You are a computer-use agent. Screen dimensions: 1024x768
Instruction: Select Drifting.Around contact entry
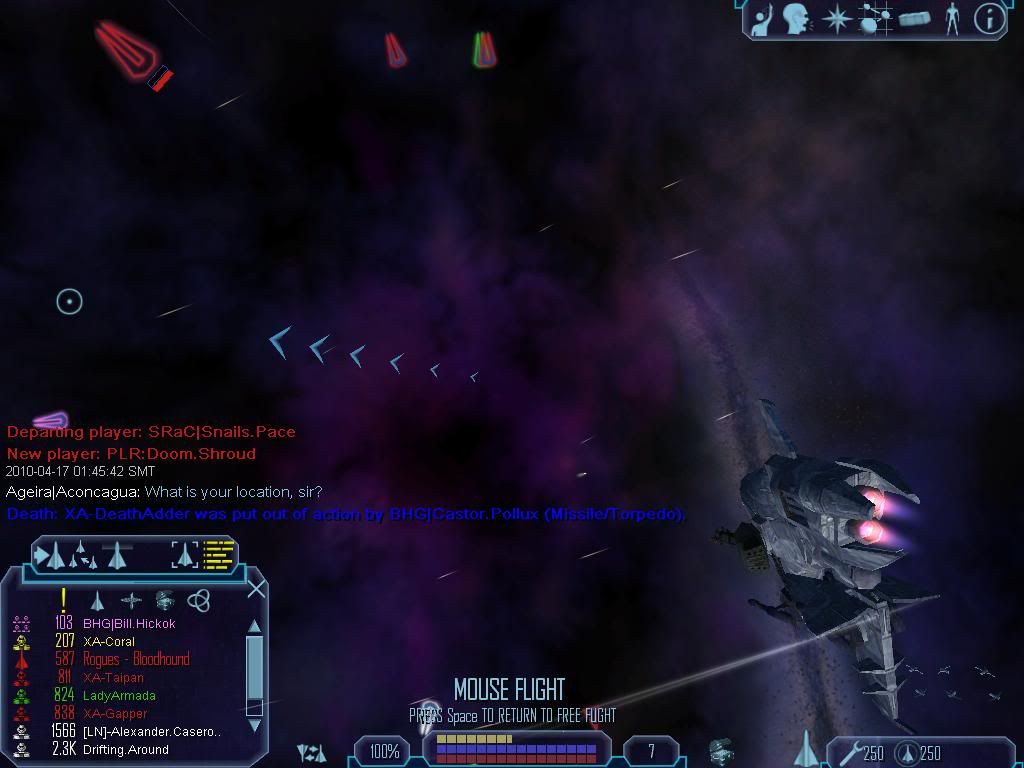(125, 750)
